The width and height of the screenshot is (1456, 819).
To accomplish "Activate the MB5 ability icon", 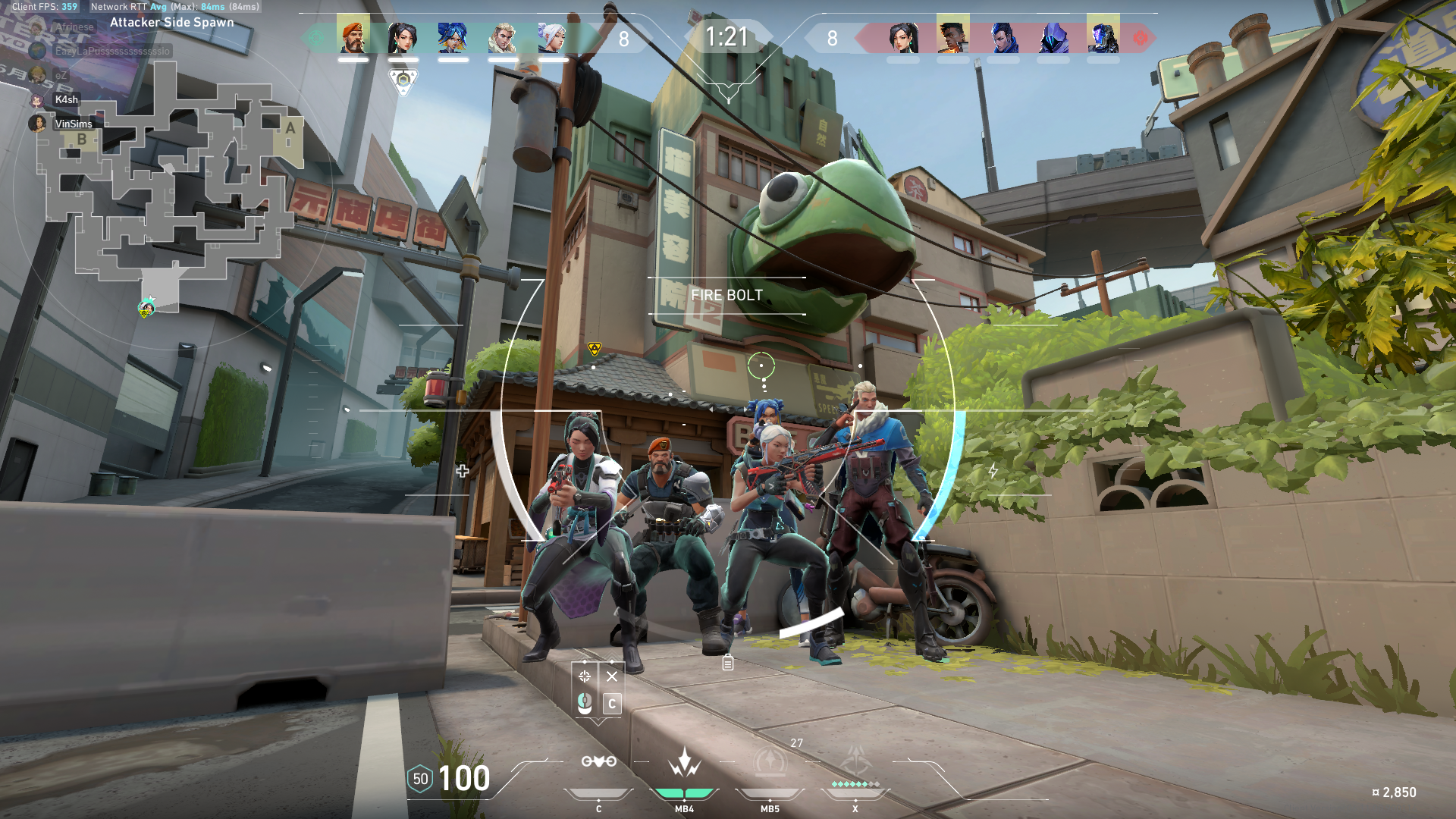I will tap(770, 763).
